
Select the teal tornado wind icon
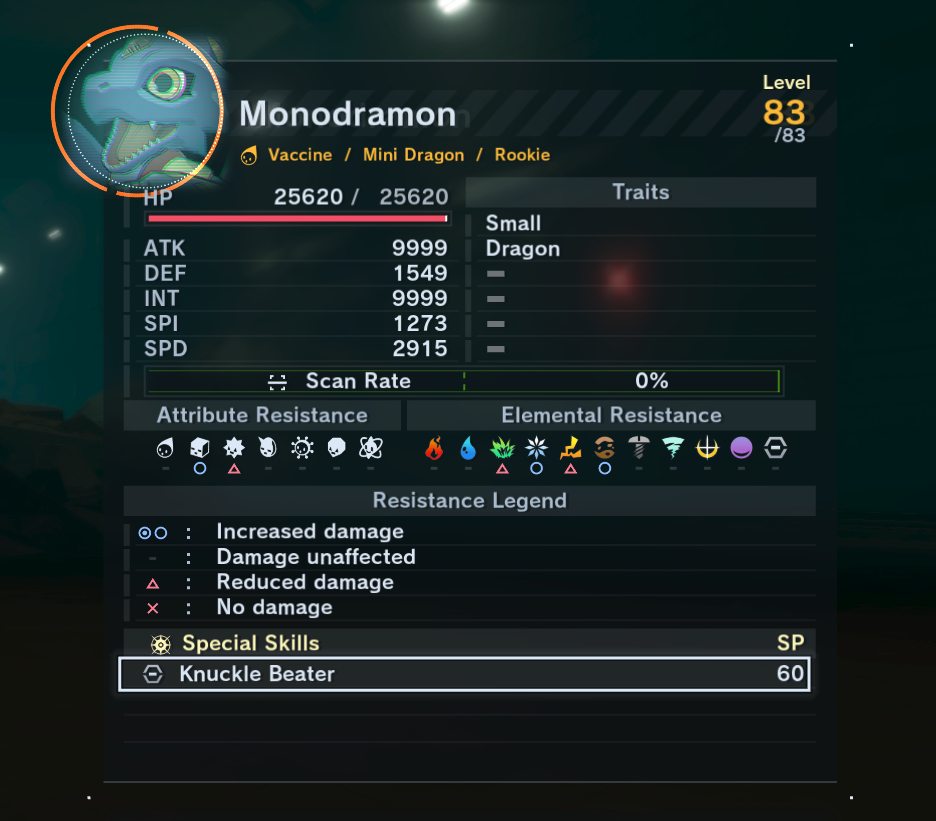tap(673, 449)
